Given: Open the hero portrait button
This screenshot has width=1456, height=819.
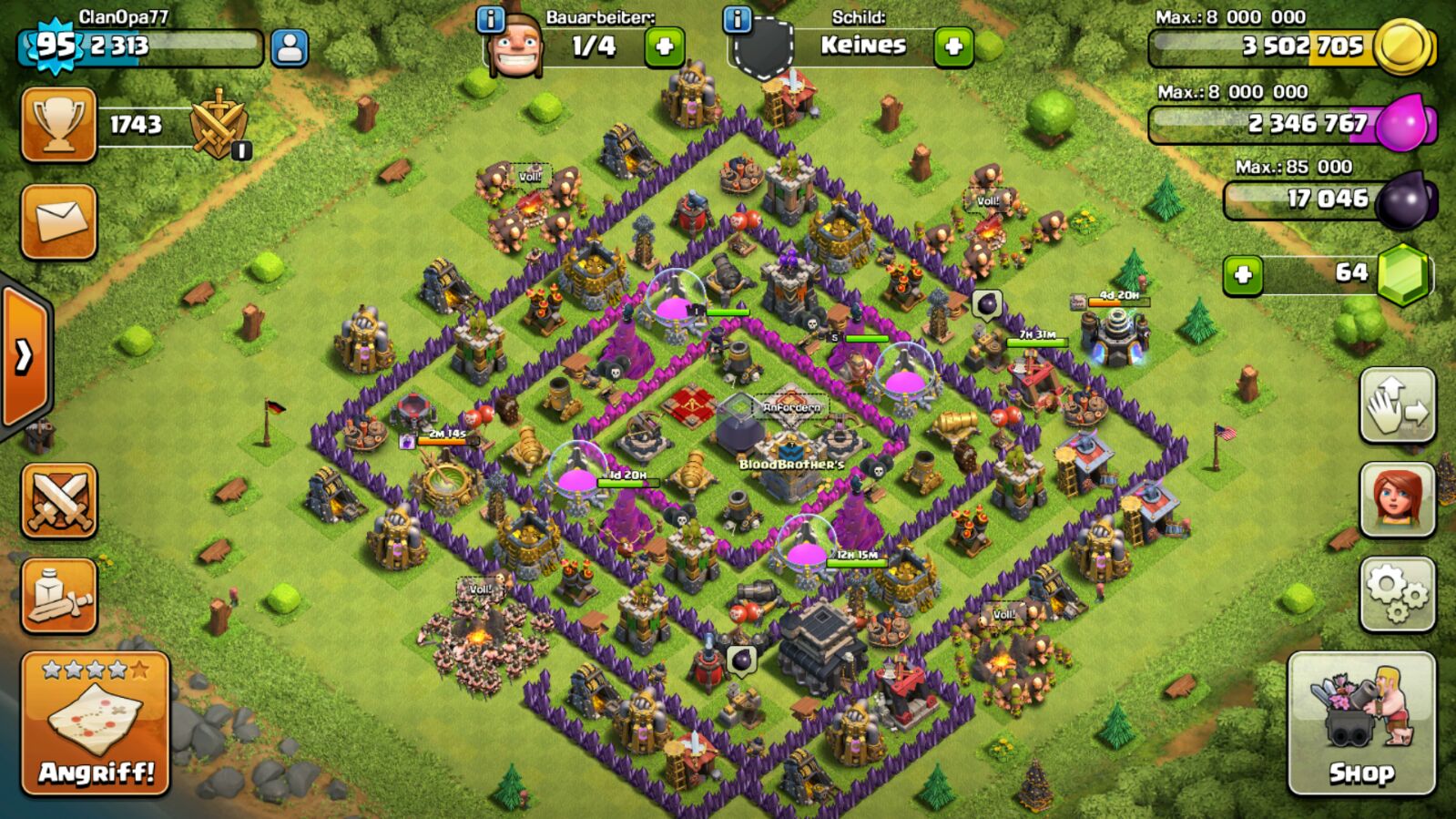Looking at the screenshot, I should (x=1397, y=499).
